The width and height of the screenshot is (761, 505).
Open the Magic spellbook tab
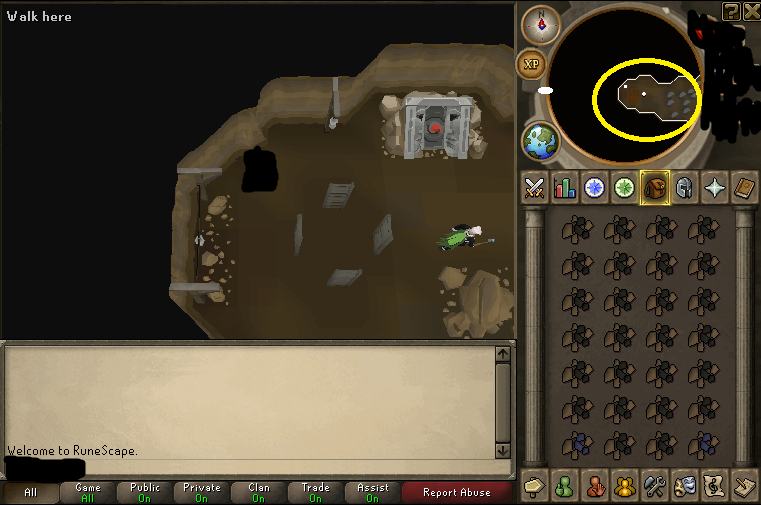point(745,188)
